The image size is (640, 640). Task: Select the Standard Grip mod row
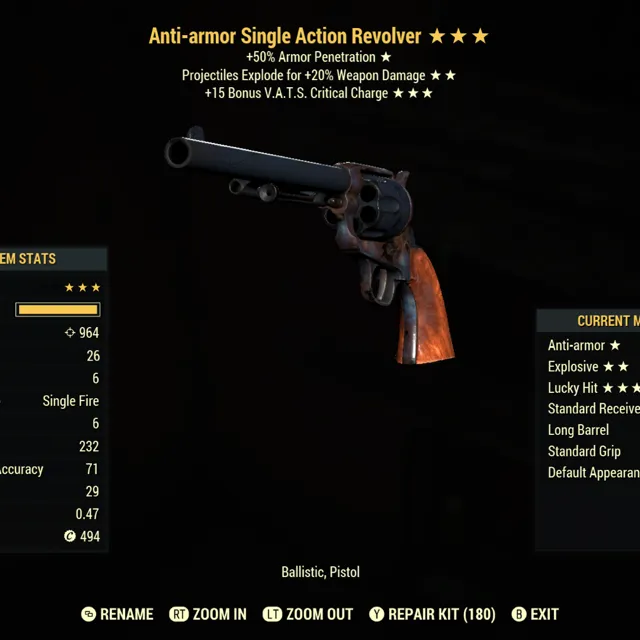click(585, 451)
